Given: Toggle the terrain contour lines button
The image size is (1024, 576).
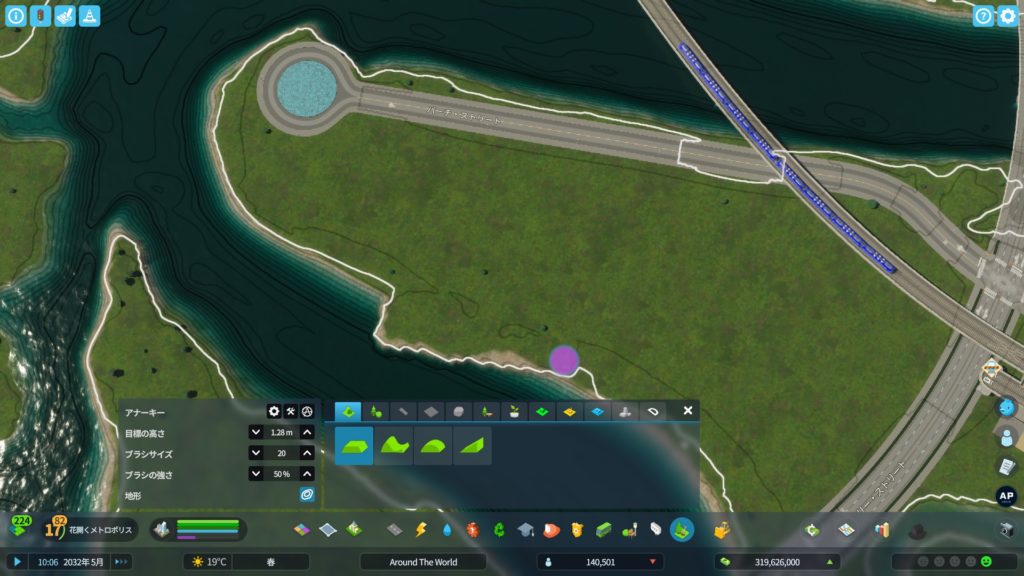Looking at the screenshot, I should pos(307,495).
